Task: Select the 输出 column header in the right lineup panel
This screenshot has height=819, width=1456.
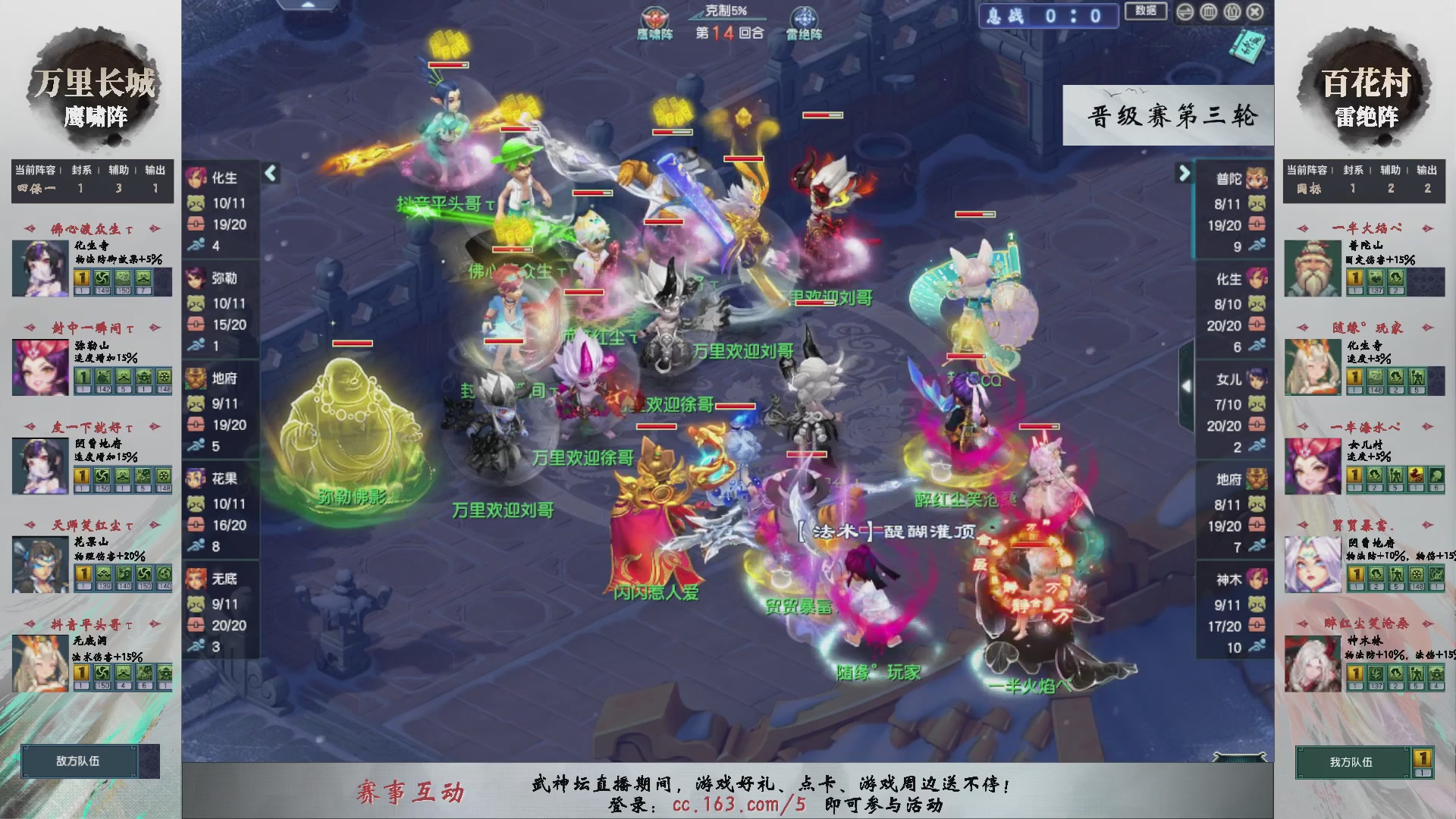Action: 1426,171
